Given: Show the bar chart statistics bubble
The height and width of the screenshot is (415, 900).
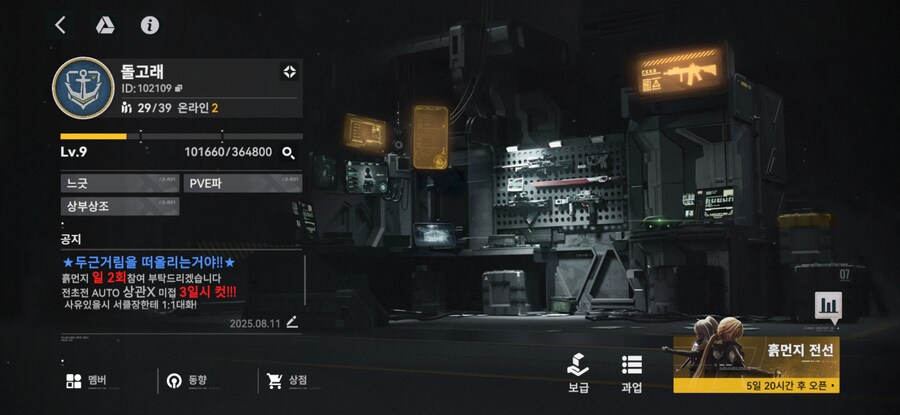Looking at the screenshot, I should tap(828, 306).
